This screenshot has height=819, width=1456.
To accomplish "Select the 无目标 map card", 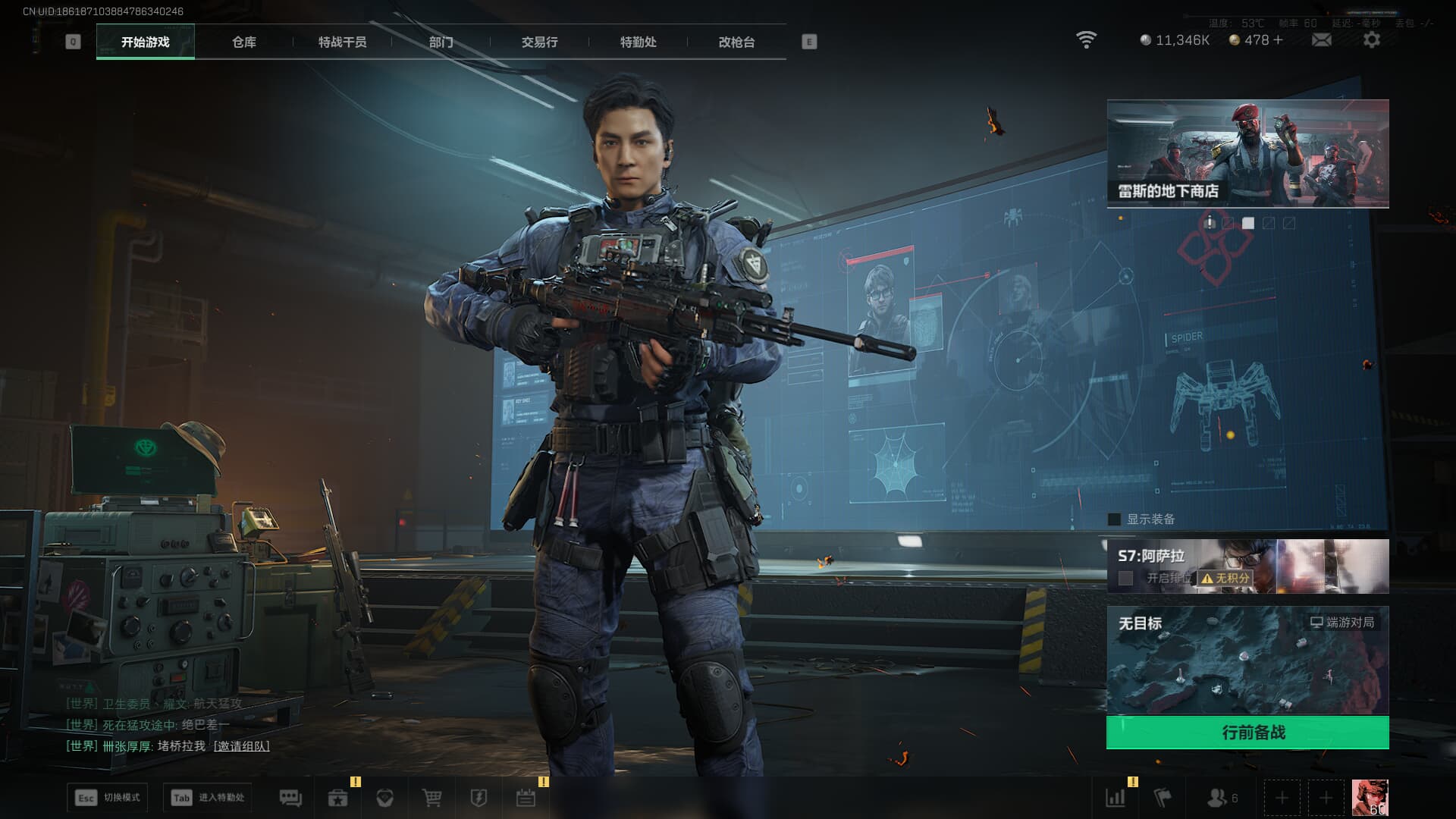I will [1247, 660].
